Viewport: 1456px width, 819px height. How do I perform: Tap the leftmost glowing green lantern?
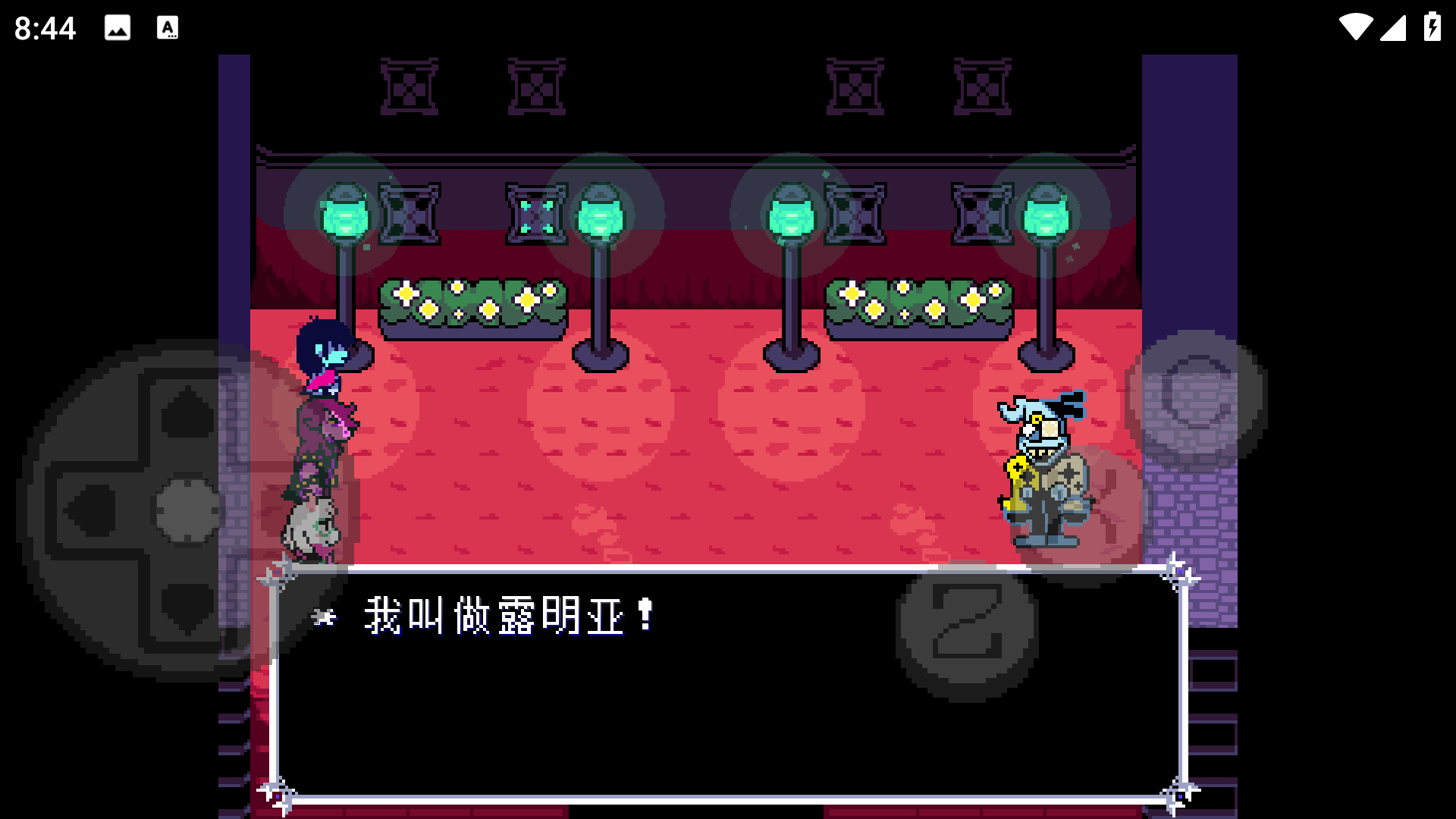pyautogui.click(x=347, y=216)
